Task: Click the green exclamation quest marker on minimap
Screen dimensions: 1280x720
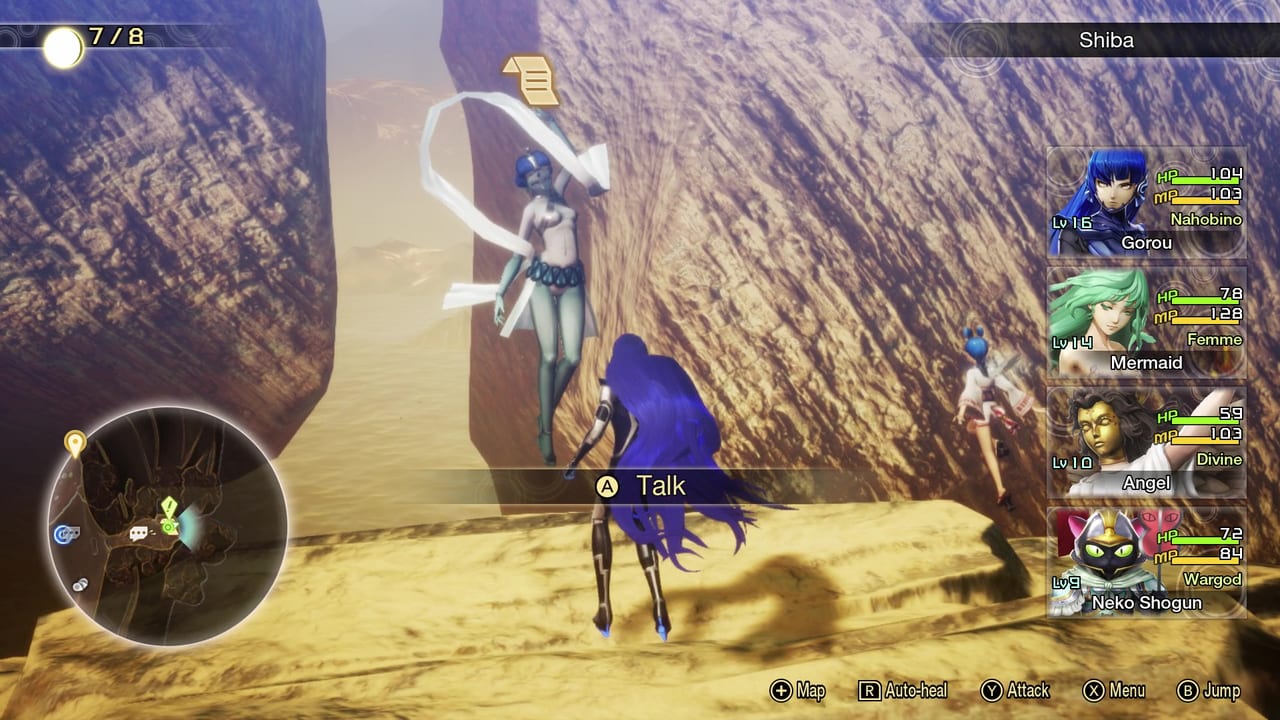Action: [x=168, y=507]
